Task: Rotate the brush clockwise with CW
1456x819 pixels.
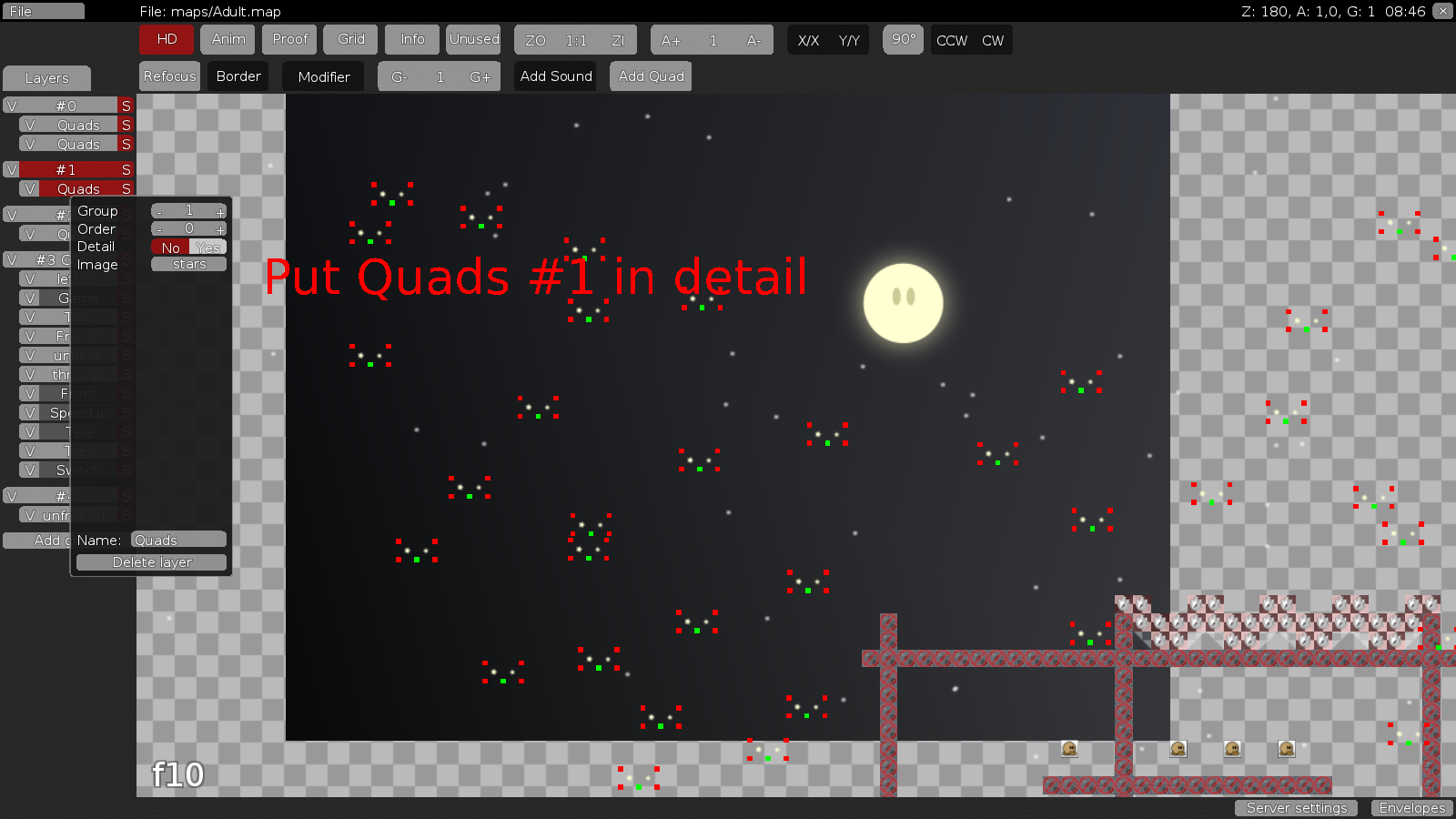Action: pos(993,40)
